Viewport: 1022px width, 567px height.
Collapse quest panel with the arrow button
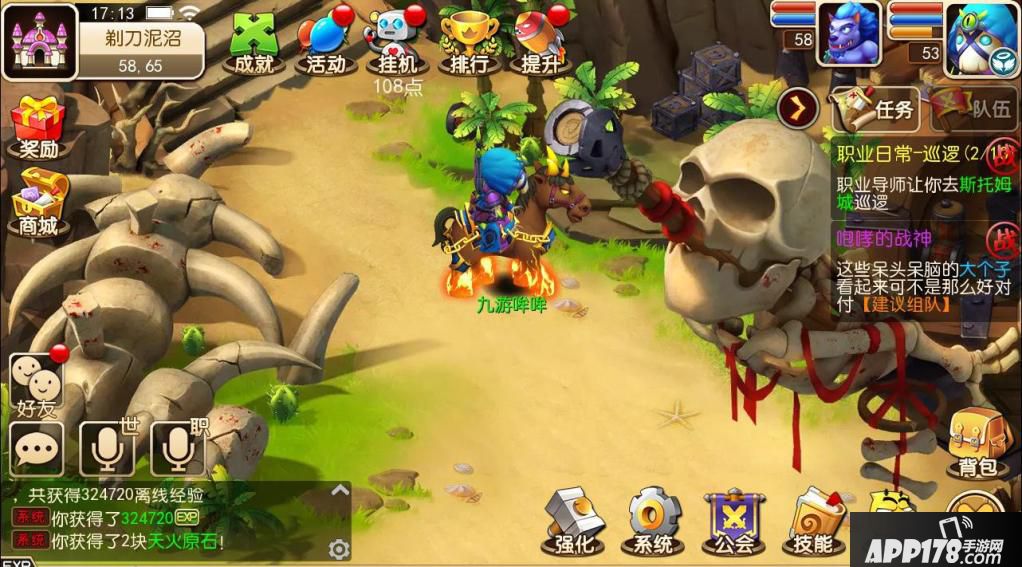click(798, 105)
